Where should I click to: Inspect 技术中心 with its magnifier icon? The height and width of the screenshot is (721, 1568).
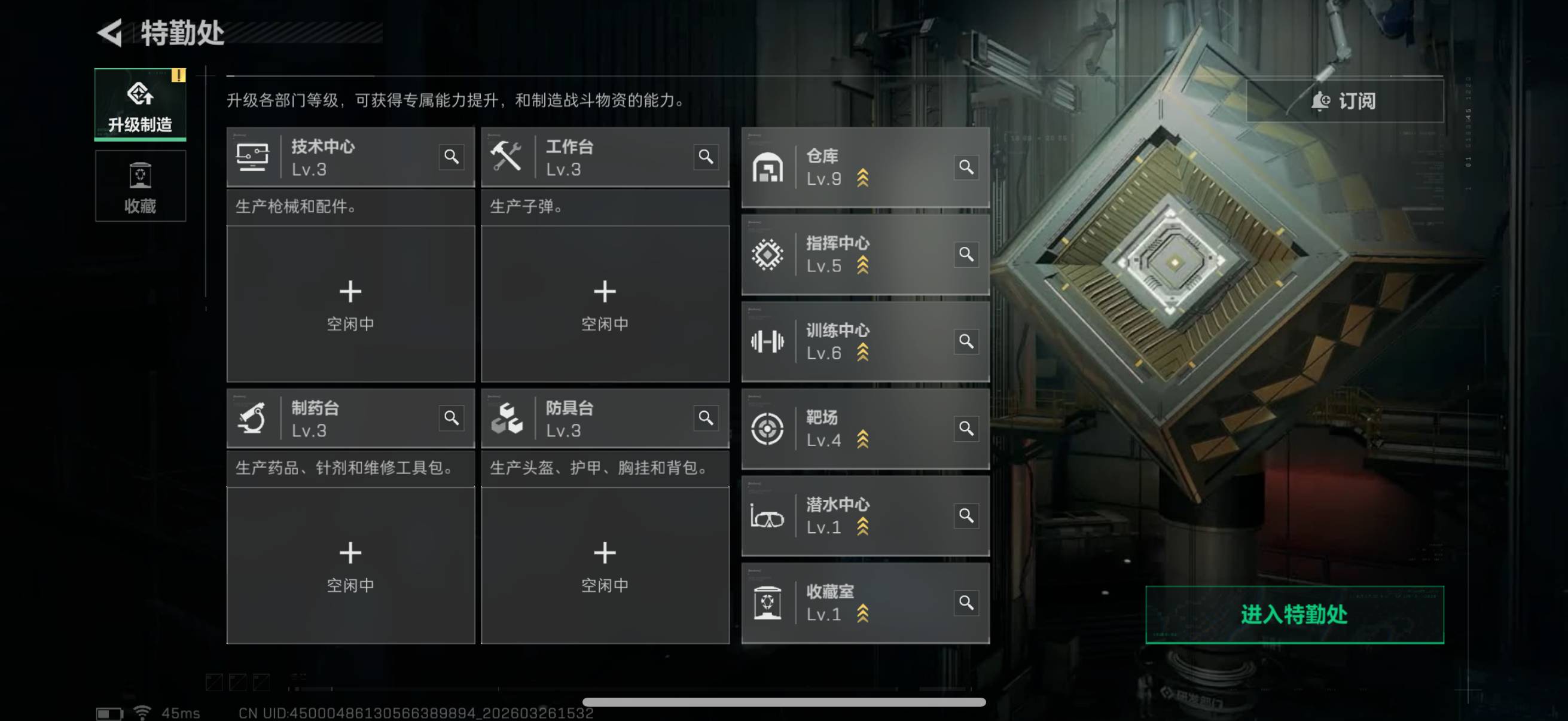[451, 157]
